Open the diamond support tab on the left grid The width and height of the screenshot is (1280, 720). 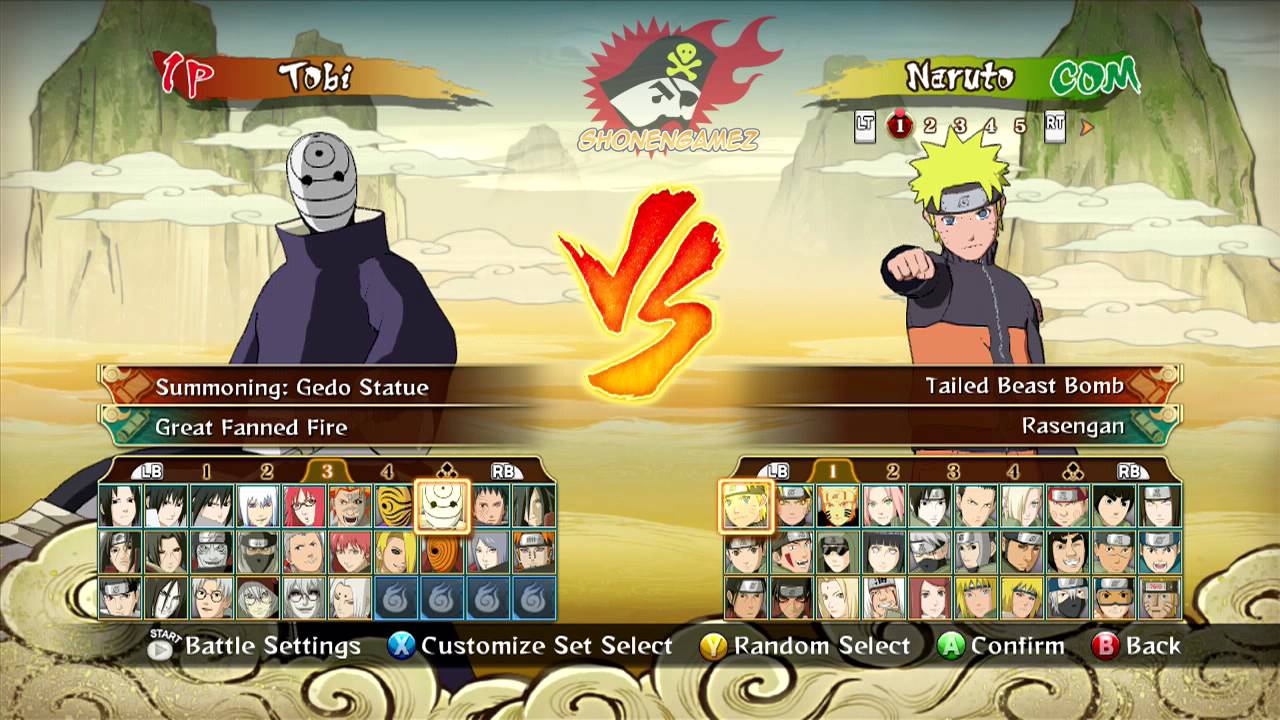pyautogui.click(x=443, y=471)
